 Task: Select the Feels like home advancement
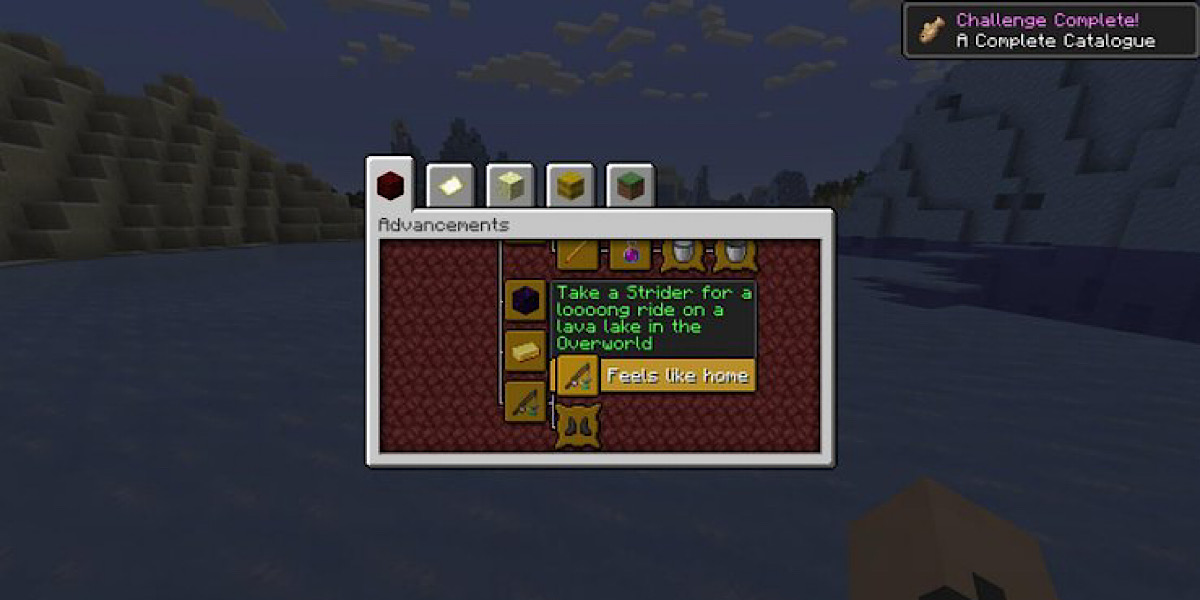[578, 377]
